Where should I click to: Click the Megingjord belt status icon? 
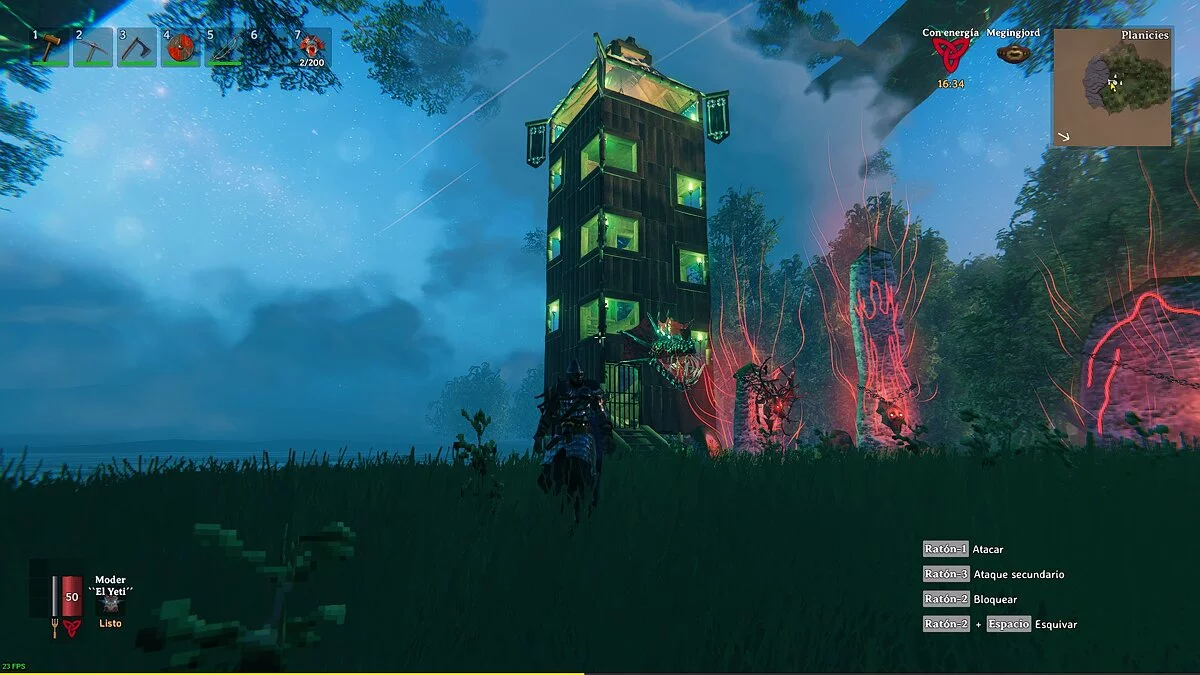coord(1013,54)
